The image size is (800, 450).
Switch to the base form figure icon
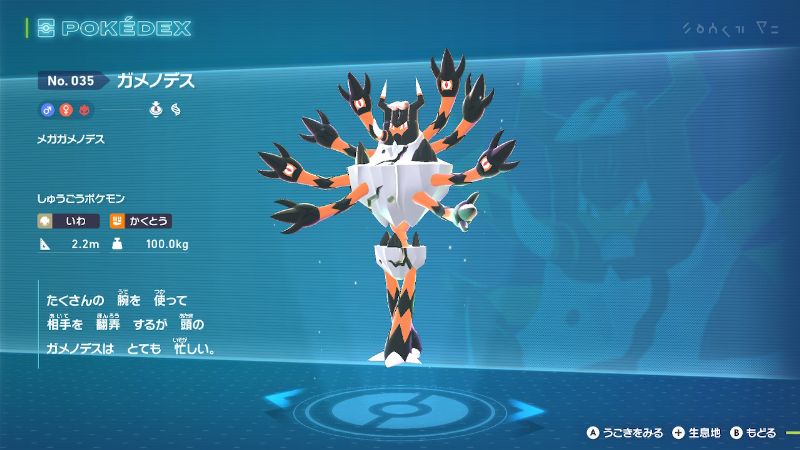click(156, 109)
